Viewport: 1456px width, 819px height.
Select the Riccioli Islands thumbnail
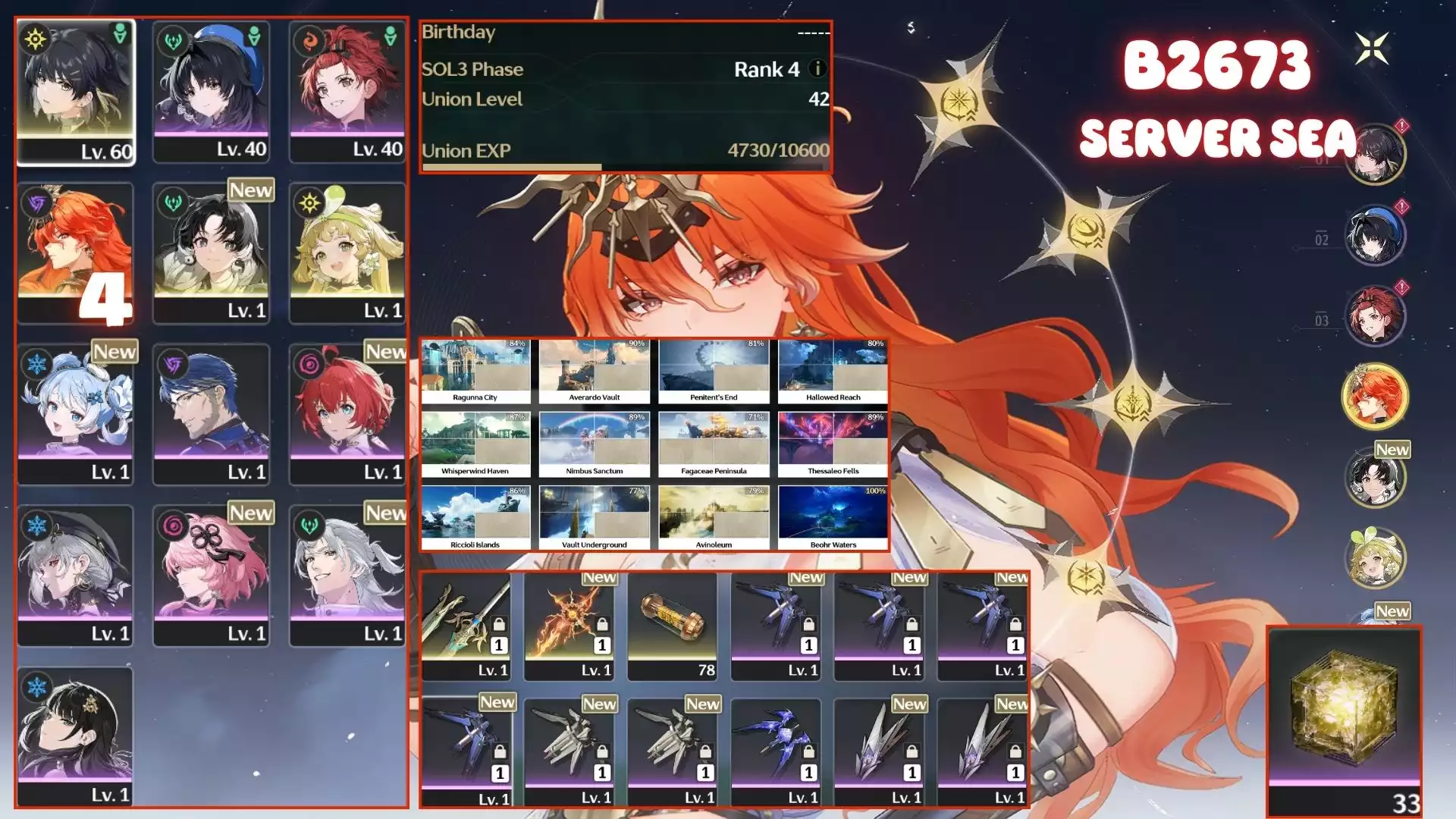click(475, 518)
